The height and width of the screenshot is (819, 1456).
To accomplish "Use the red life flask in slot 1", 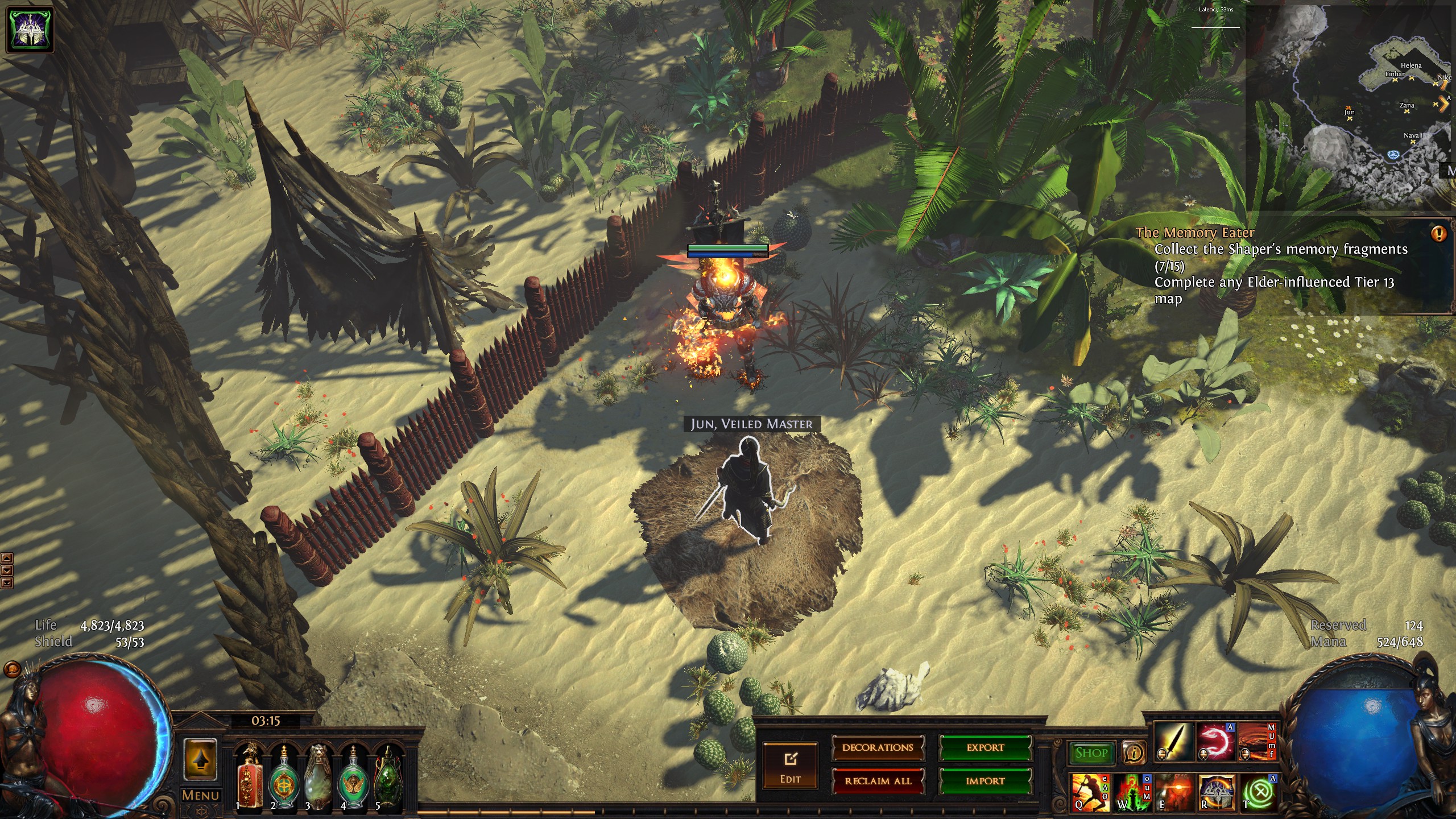I will point(249,776).
